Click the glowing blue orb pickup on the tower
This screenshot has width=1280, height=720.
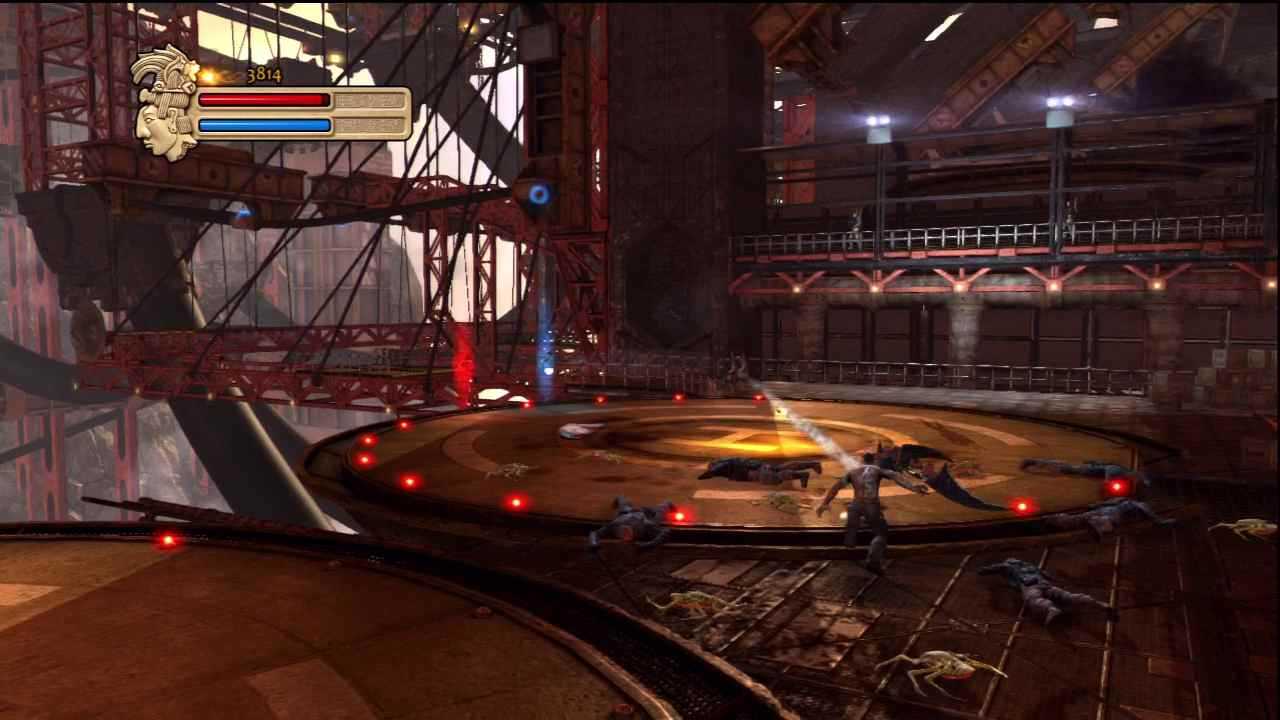pyautogui.click(x=537, y=192)
